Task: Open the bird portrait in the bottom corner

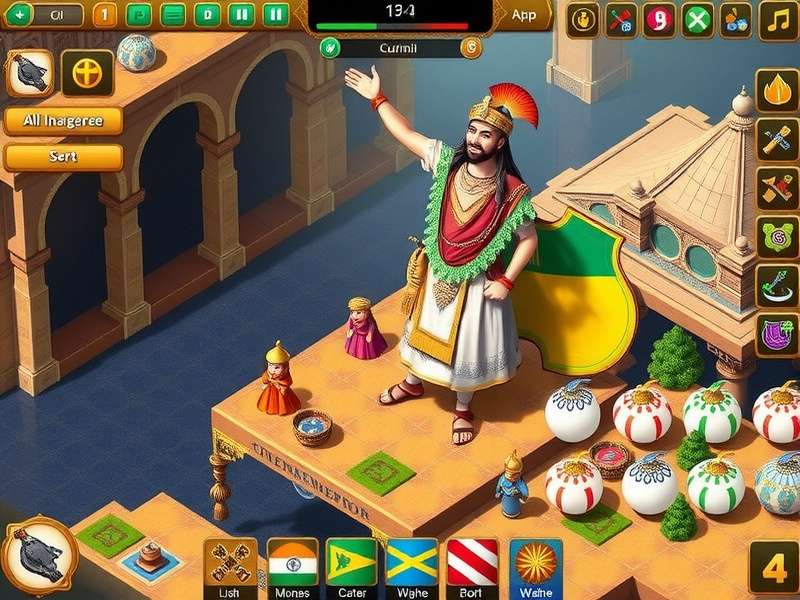Action: point(38,557)
